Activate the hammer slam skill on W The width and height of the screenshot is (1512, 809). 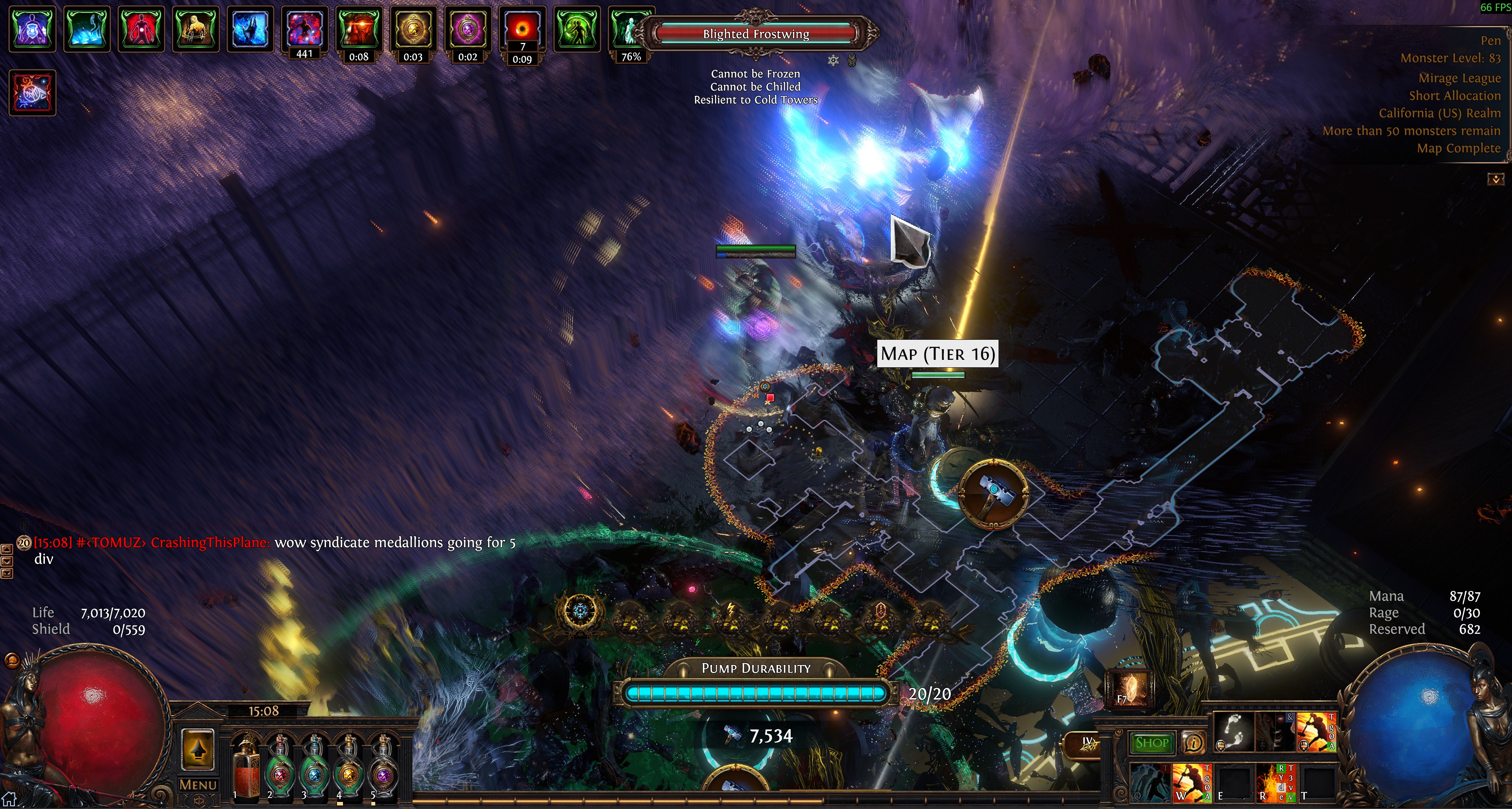point(1191,783)
